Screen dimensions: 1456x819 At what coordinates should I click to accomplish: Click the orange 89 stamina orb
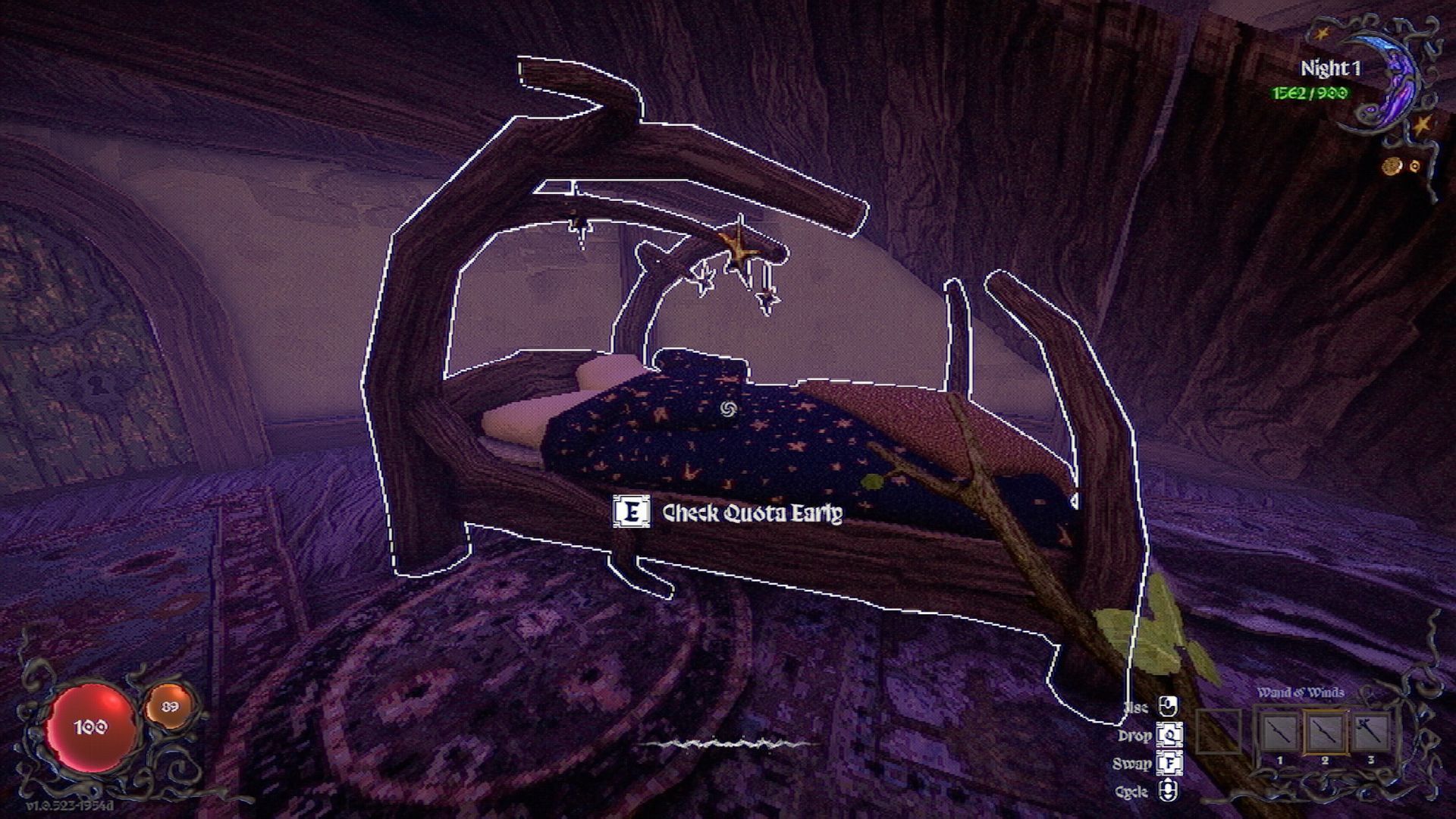(171, 705)
